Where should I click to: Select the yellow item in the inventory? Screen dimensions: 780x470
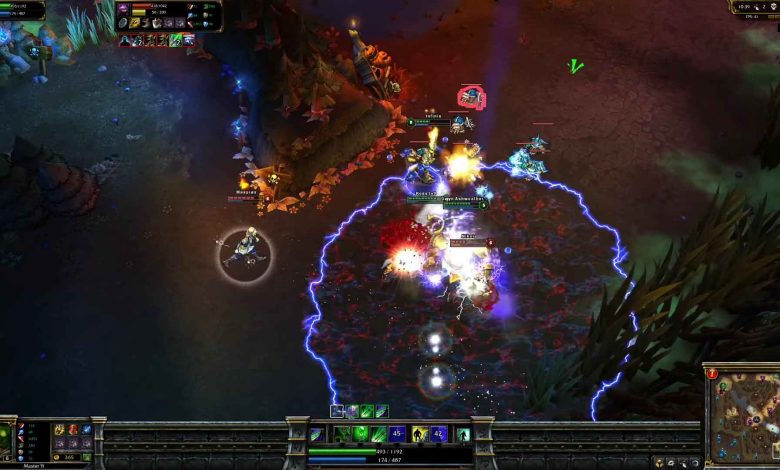point(59,429)
